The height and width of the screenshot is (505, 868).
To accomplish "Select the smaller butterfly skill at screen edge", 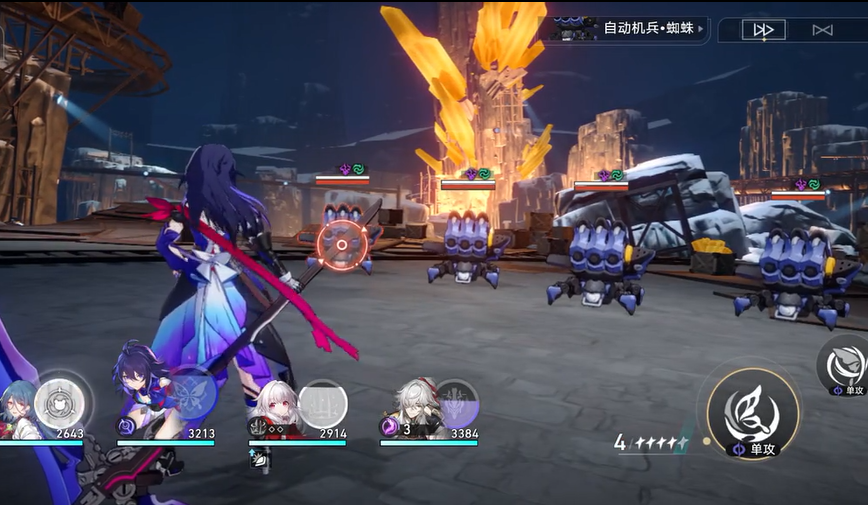I will click(x=845, y=364).
